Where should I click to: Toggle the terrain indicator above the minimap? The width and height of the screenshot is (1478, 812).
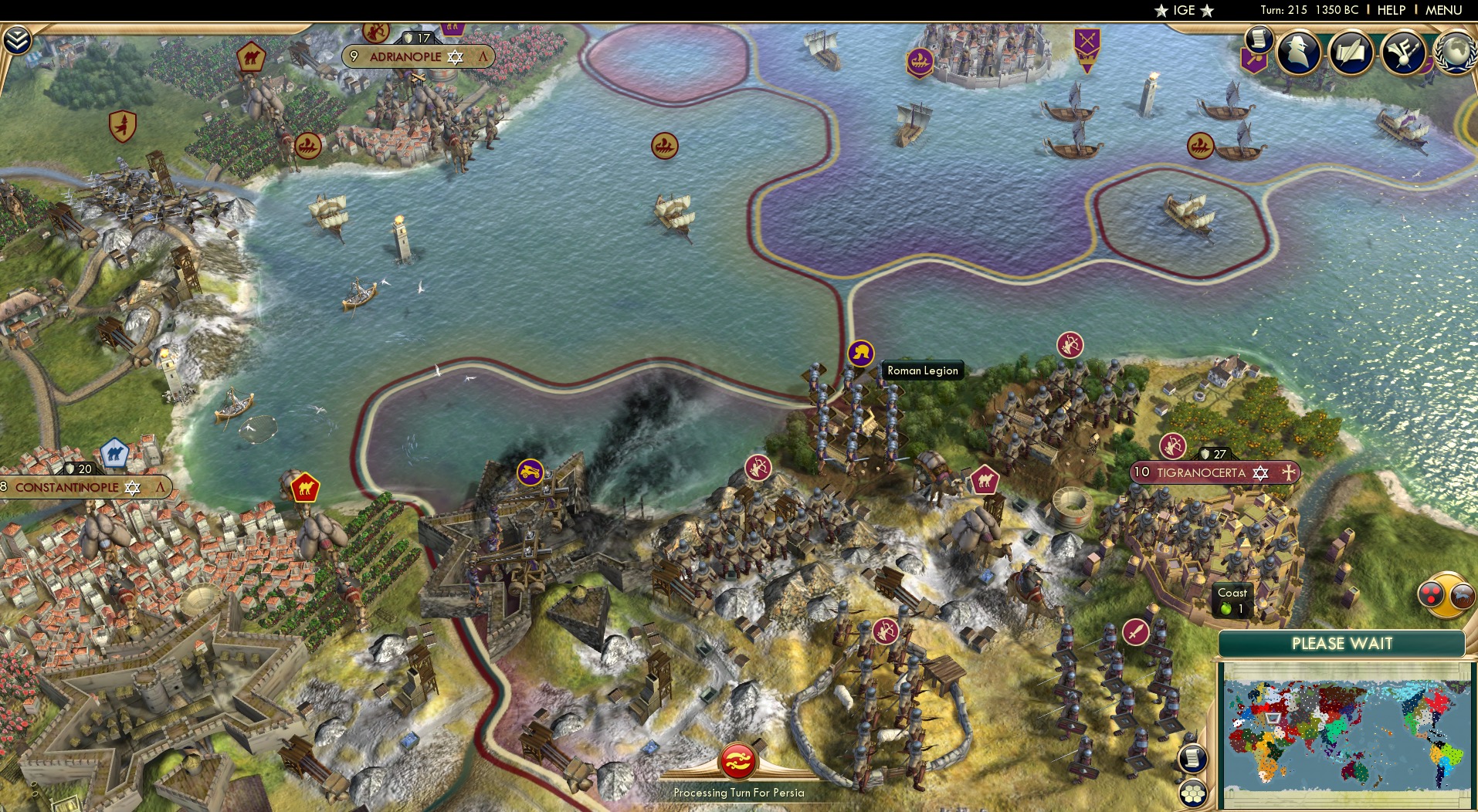click(x=1460, y=597)
